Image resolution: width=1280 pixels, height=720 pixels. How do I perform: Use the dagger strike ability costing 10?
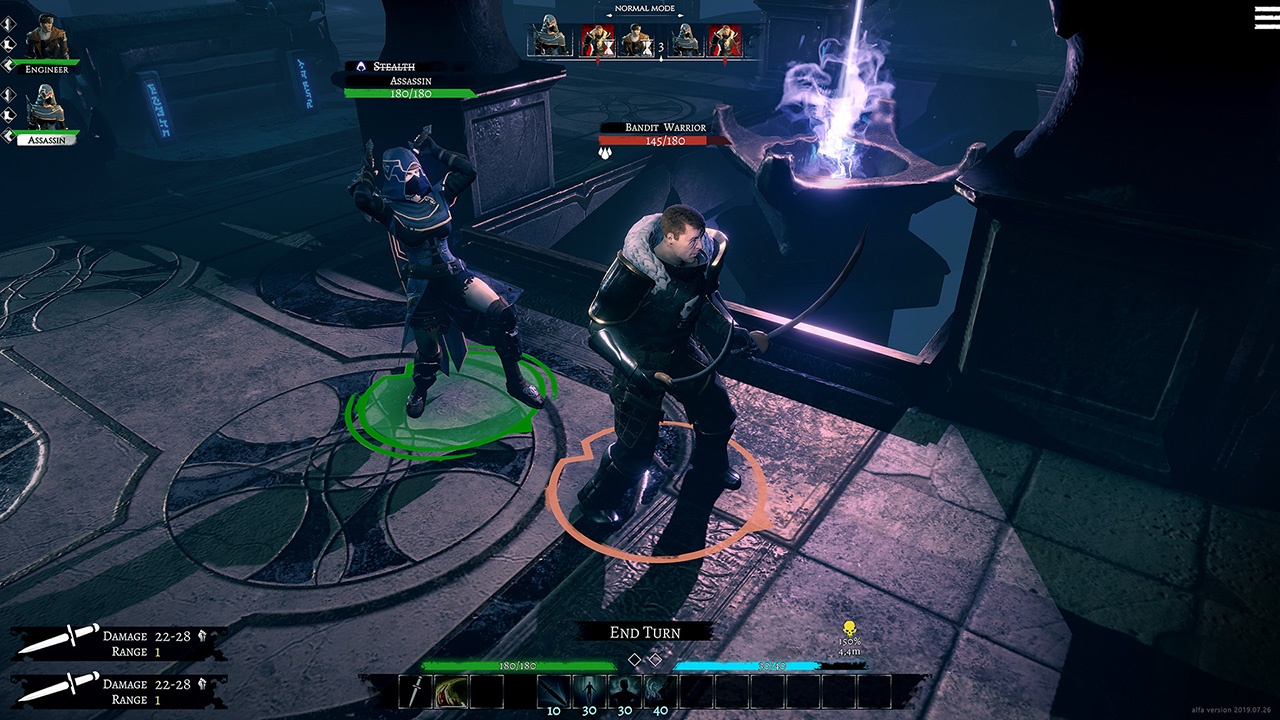[x=553, y=691]
